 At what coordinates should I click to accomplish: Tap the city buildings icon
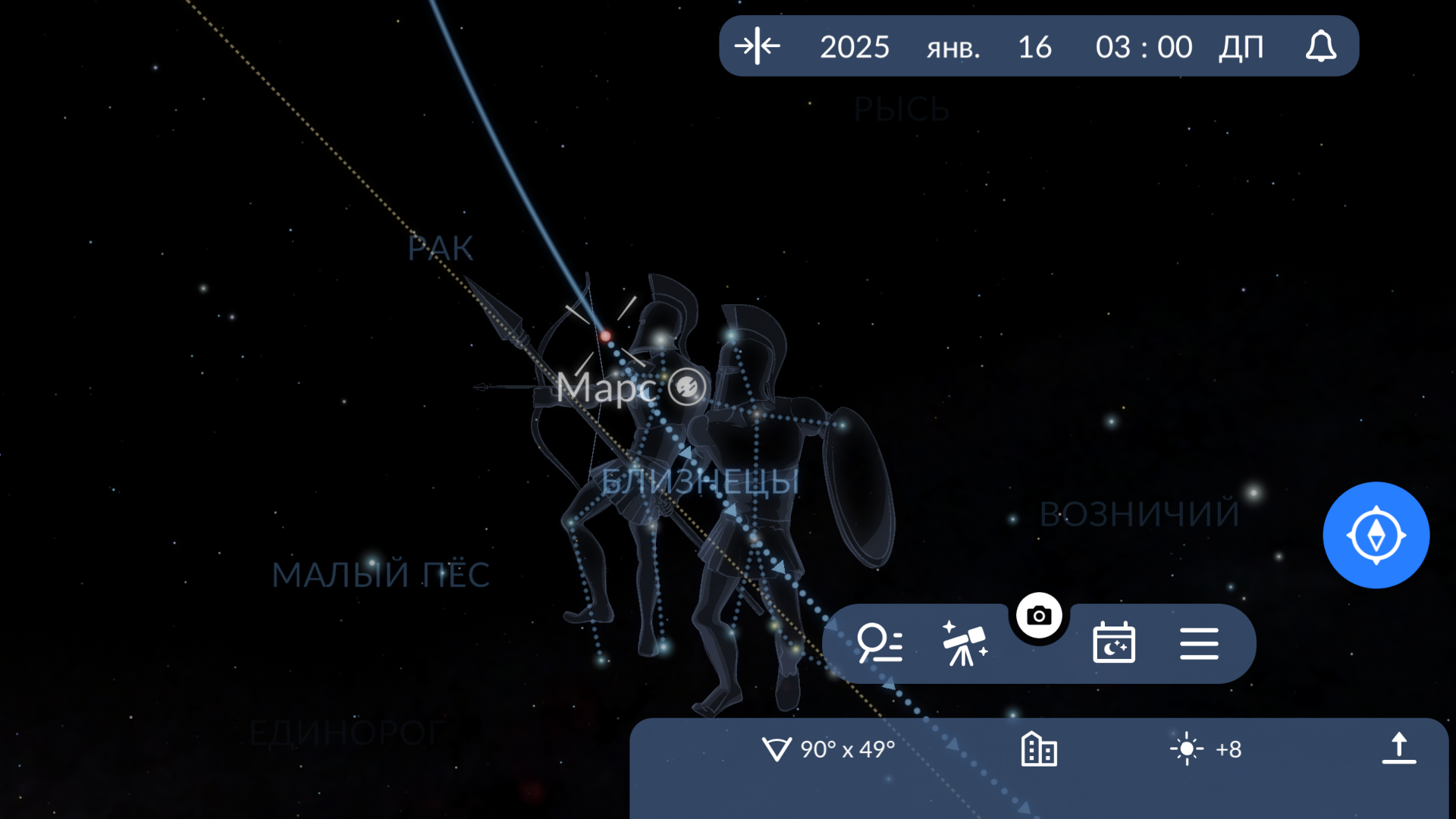[1039, 749]
